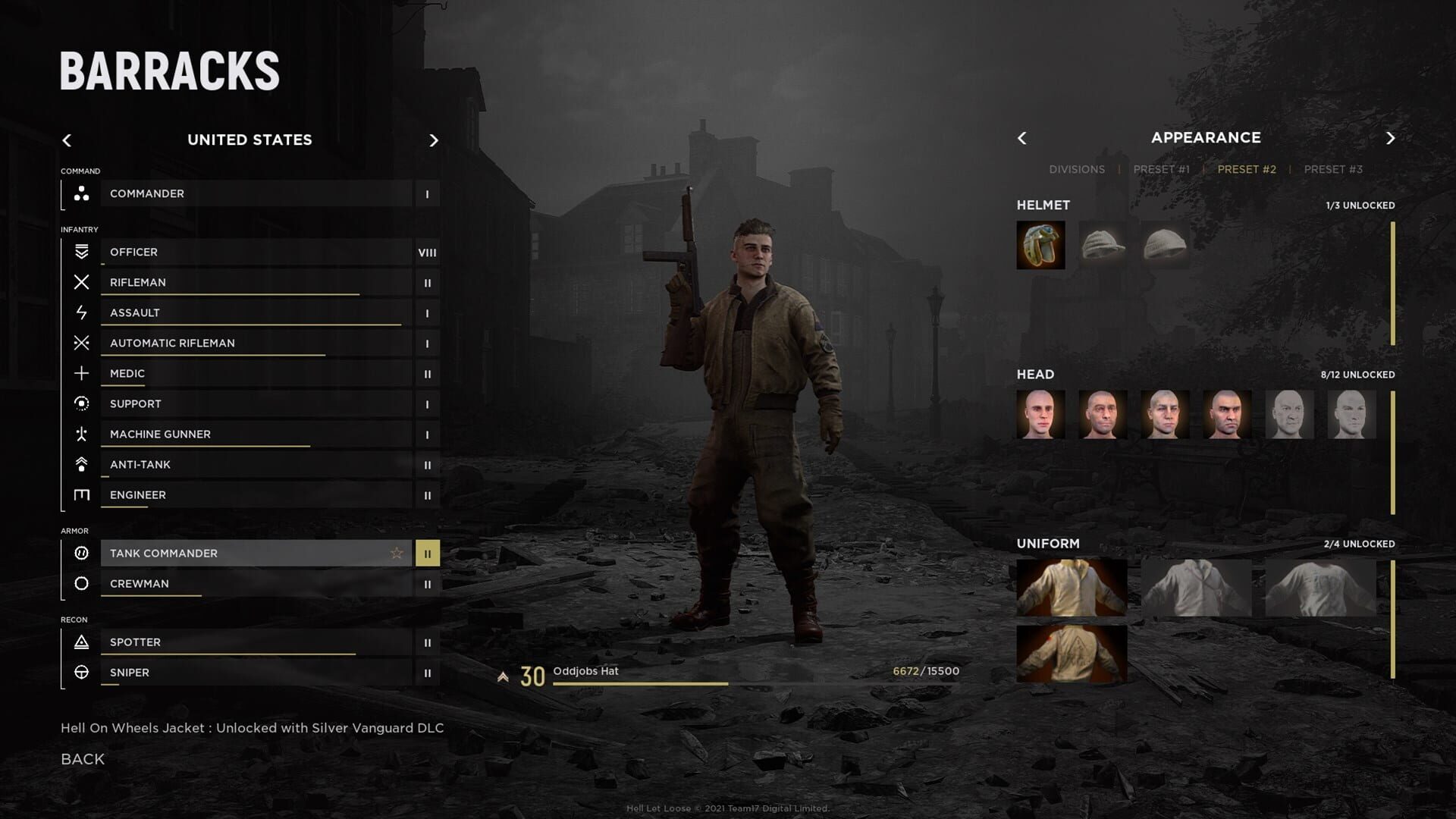Click the left arrow beside United States
This screenshot has width=1456, height=819.
(x=67, y=140)
